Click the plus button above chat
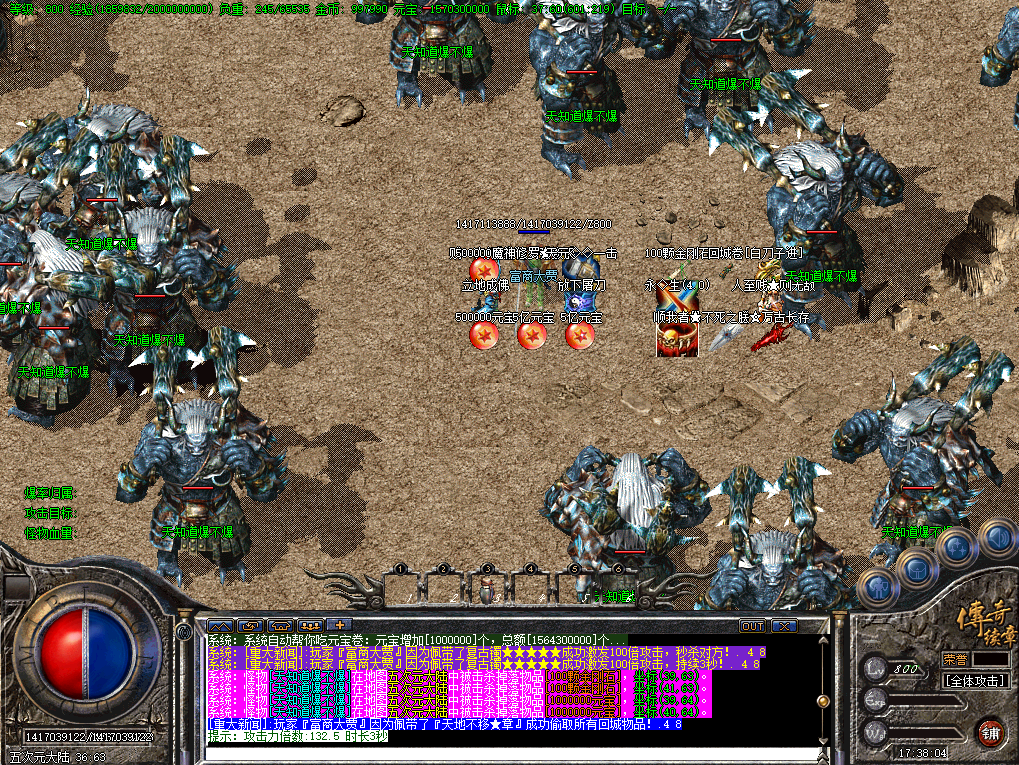The height and width of the screenshot is (765, 1019). tap(337, 626)
